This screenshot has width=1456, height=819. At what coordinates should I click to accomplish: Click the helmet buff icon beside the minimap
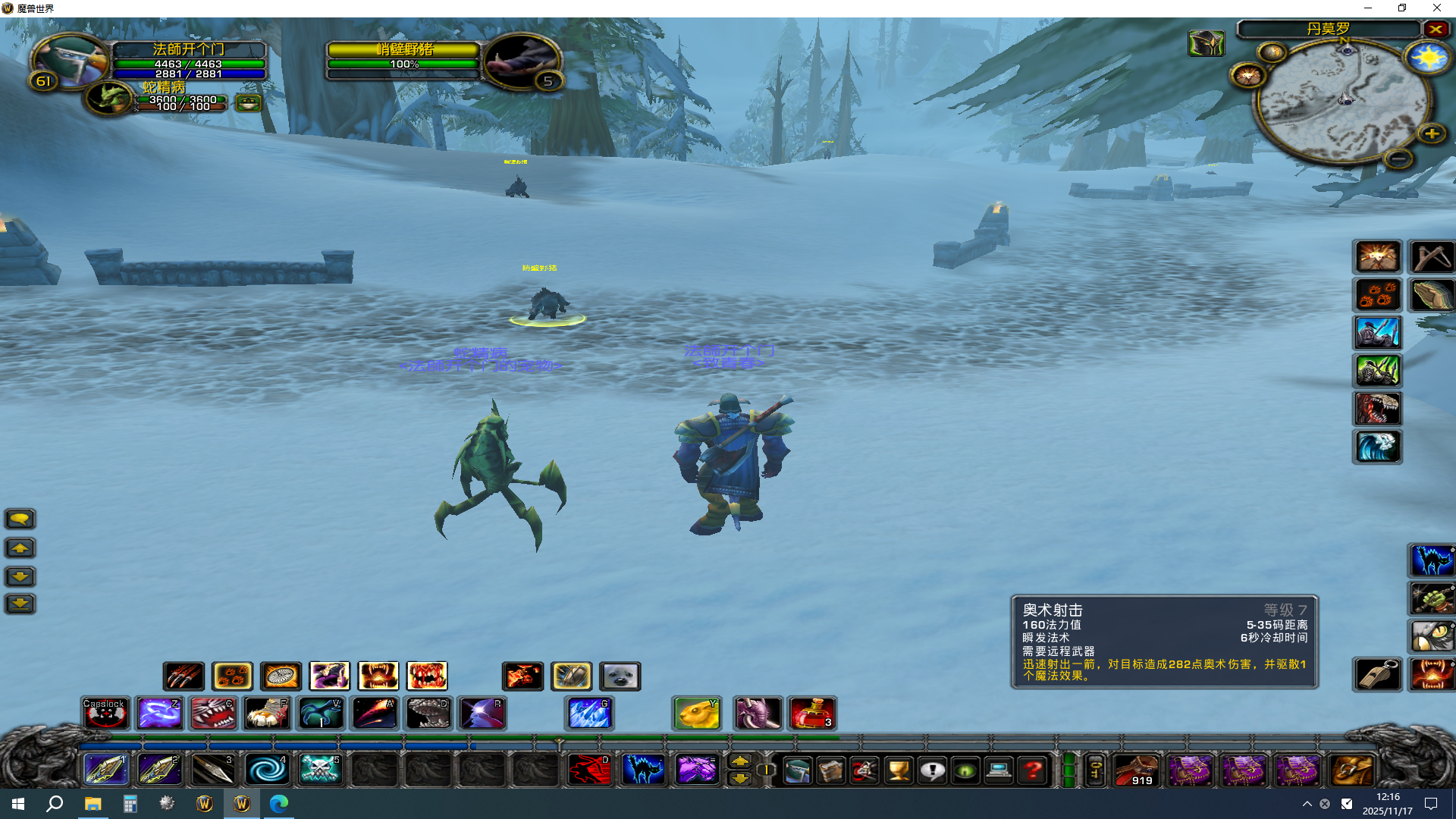click(1206, 44)
